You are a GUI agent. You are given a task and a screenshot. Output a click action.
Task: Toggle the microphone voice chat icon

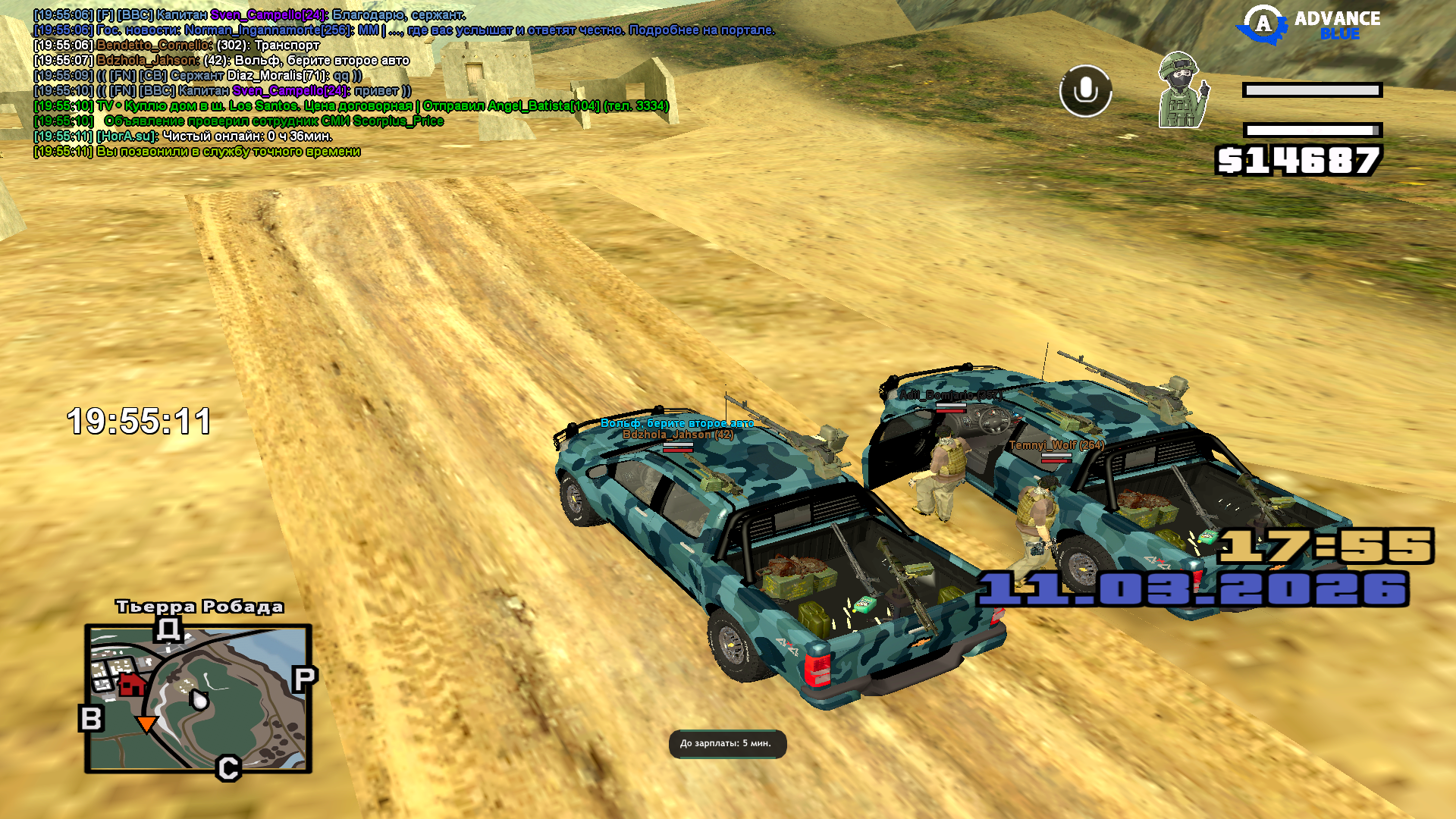click(x=1085, y=91)
